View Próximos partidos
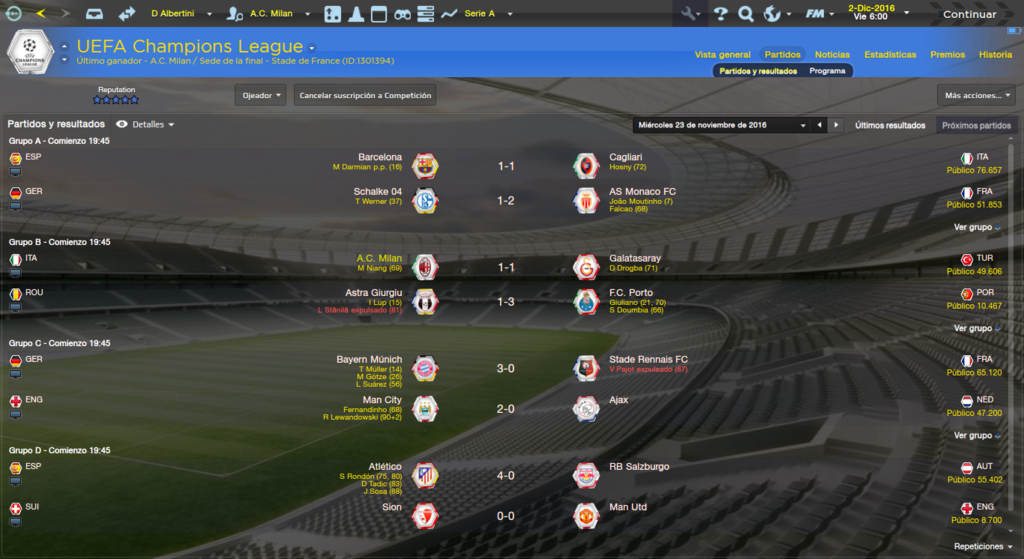Viewport: 1024px width, 559px height. 976,125
